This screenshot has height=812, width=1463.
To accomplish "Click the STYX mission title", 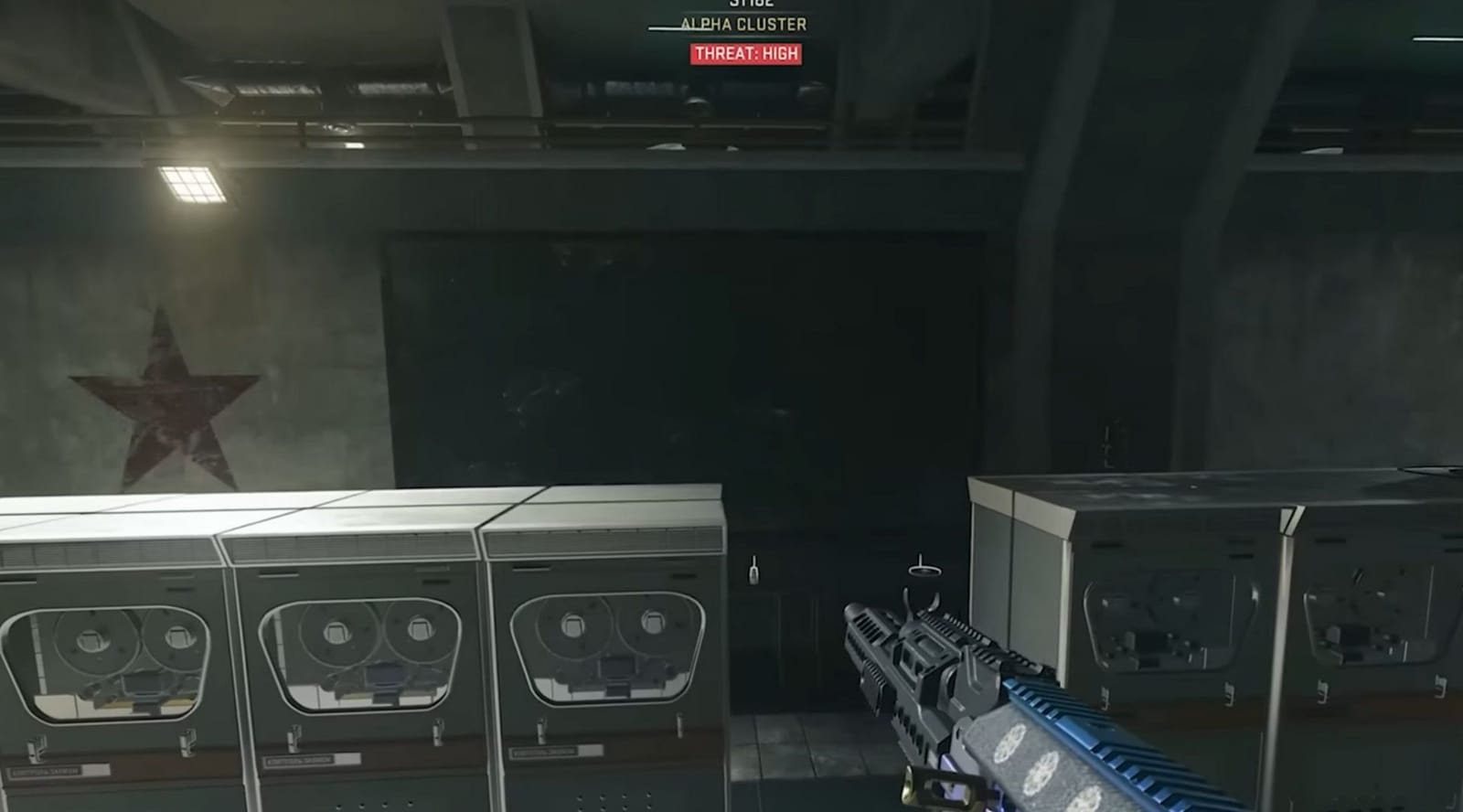I will 752,3.
